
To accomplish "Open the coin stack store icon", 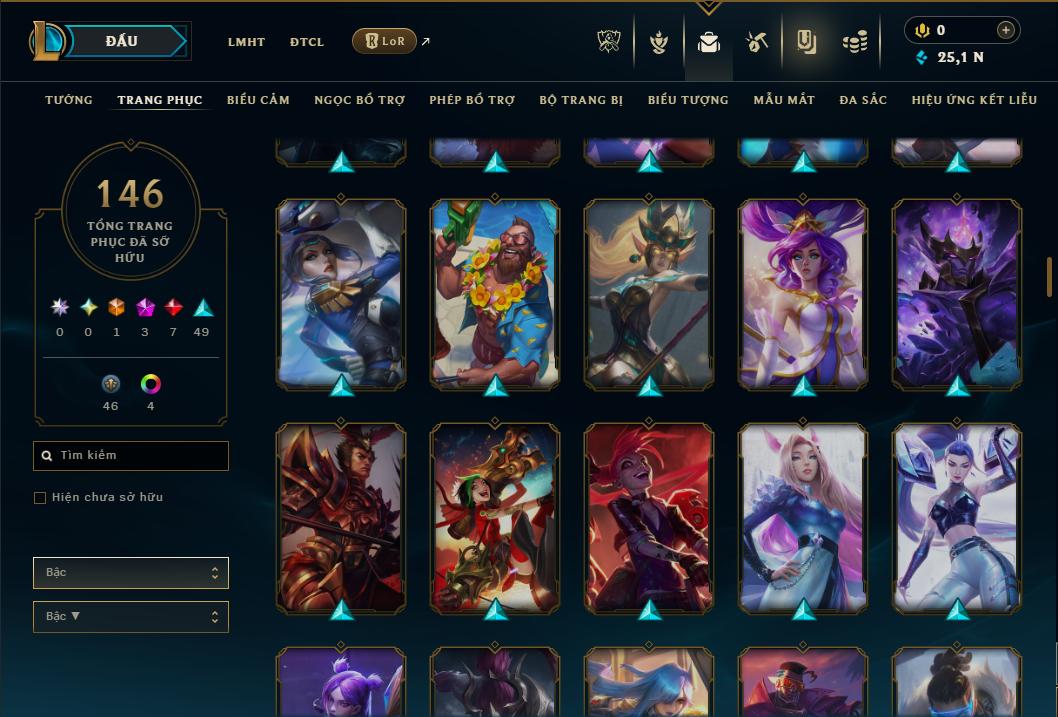I will click(854, 42).
